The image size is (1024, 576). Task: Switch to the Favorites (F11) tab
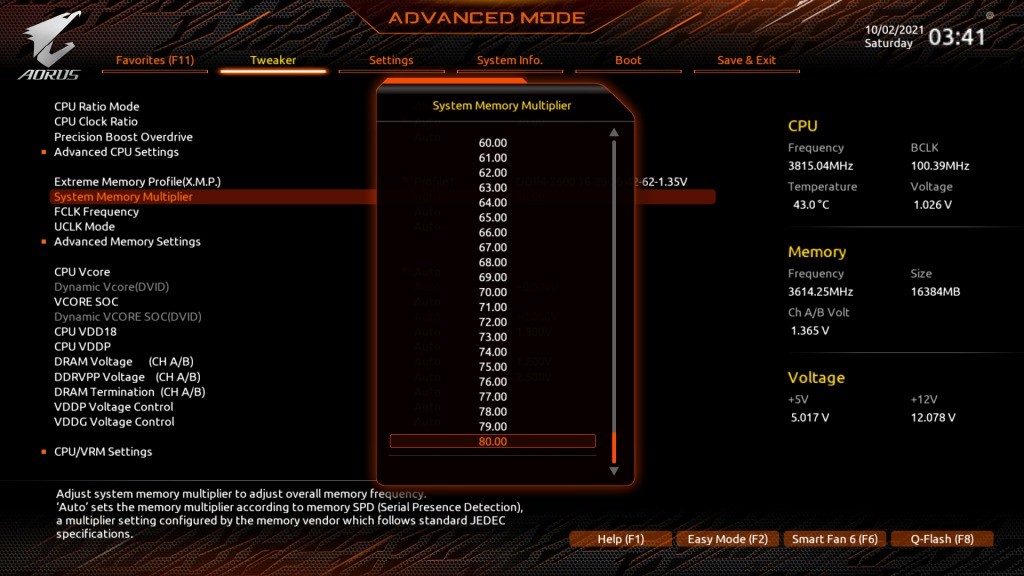click(155, 60)
